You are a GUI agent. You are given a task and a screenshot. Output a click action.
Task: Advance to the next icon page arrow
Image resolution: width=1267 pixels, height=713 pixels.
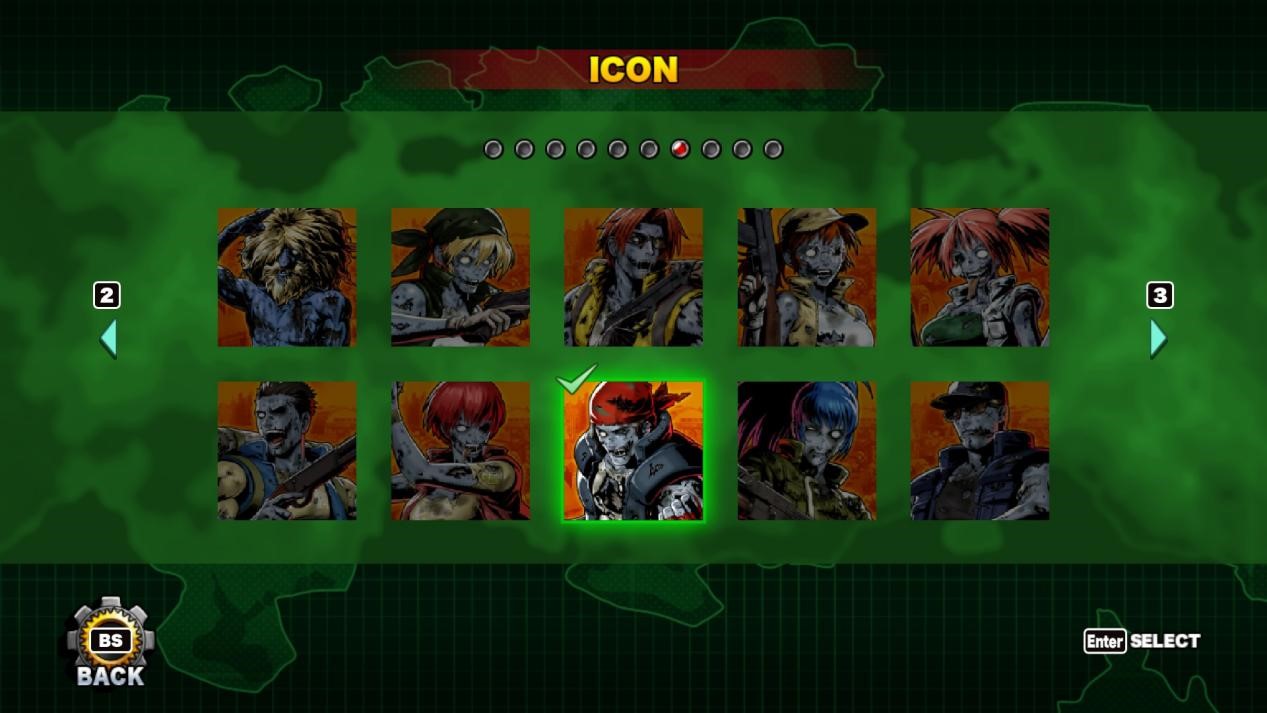(x=1158, y=339)
